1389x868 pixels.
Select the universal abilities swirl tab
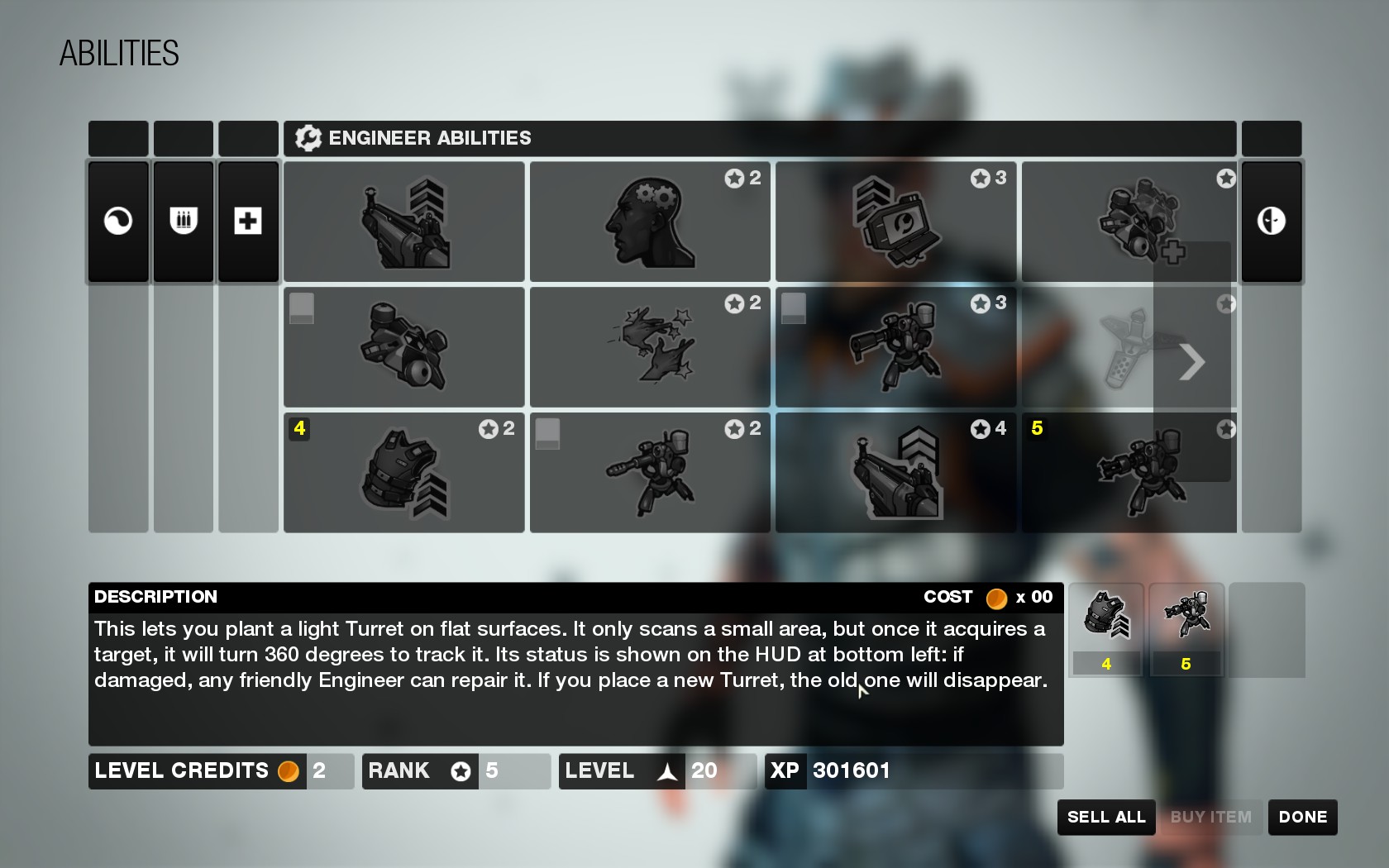[118, 222]
